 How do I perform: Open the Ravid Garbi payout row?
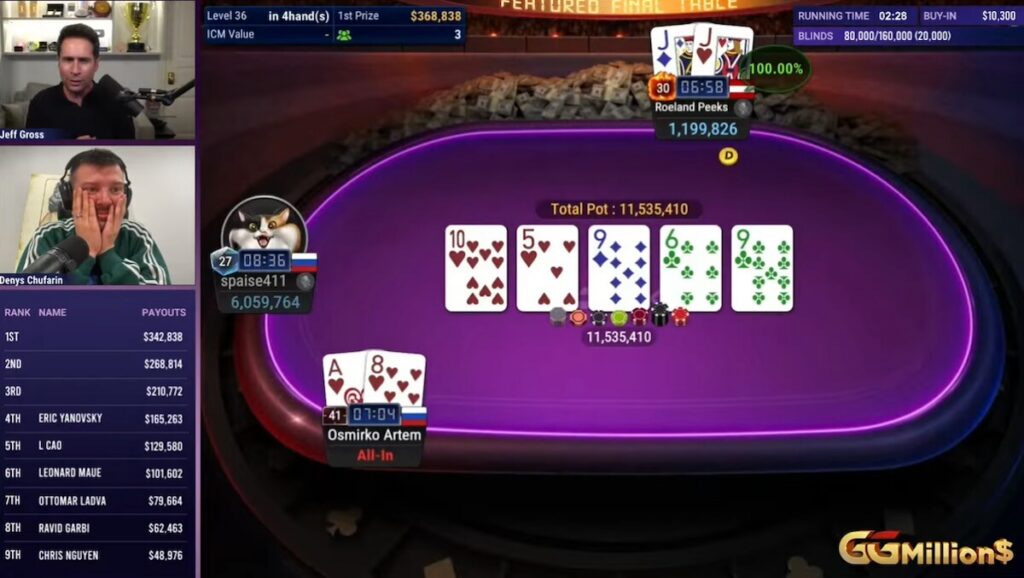(x=97, y=528)
